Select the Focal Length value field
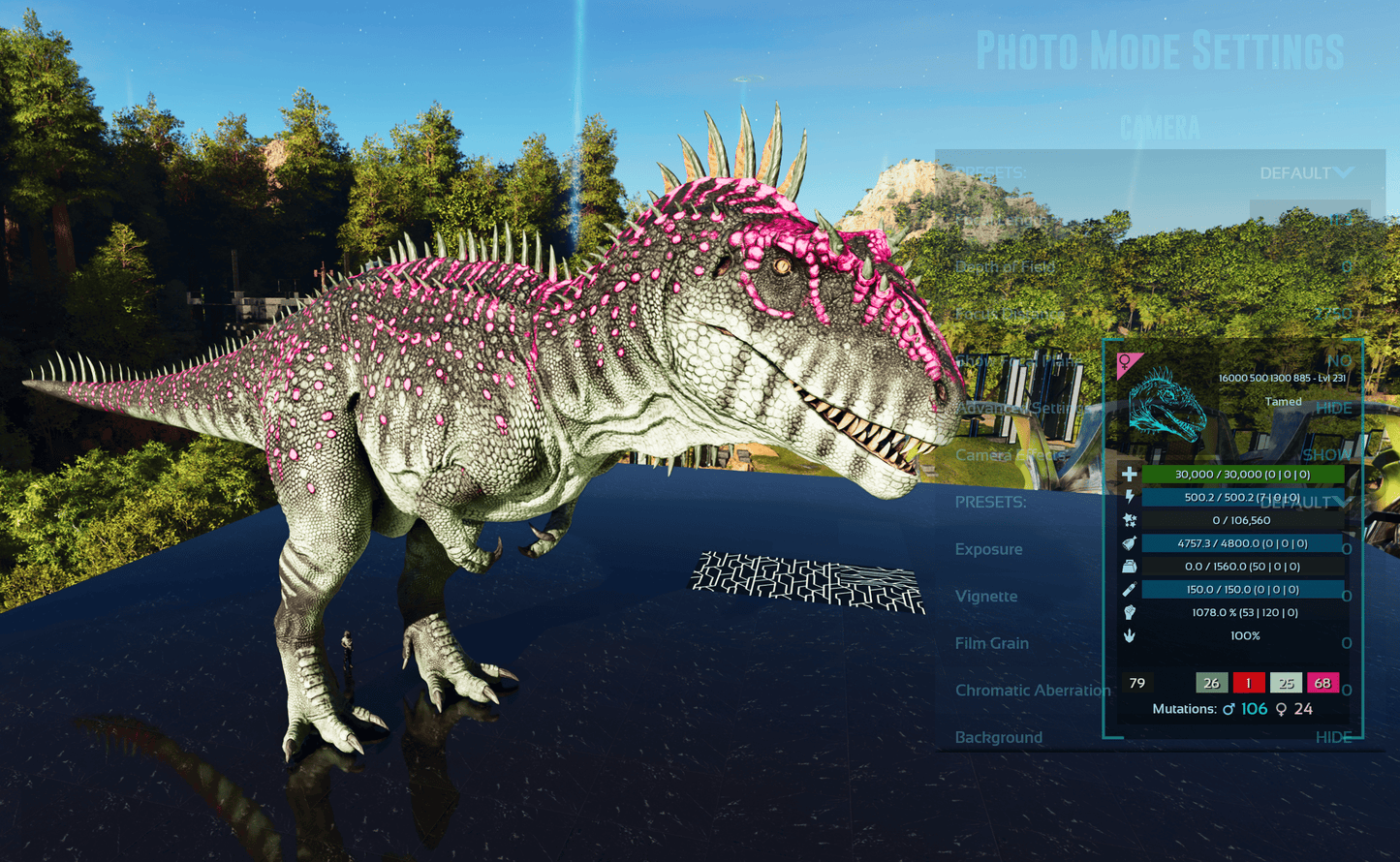This screenshot has width=1400, height=862. pyautogui.click(x=1310, y=220)
